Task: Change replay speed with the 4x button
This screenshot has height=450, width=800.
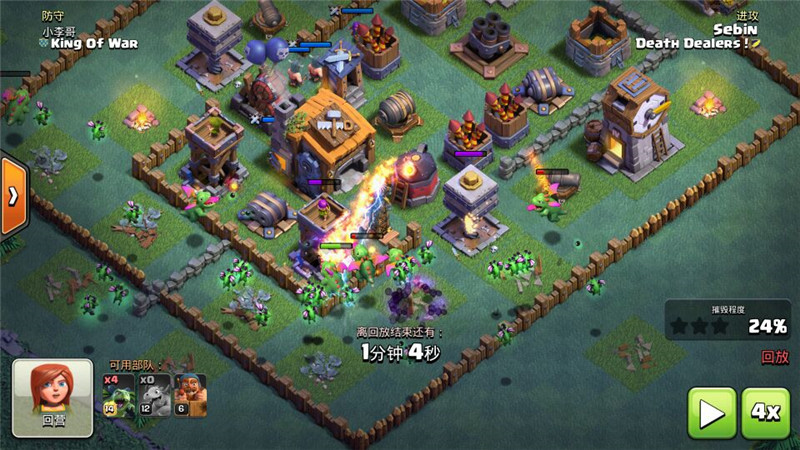Action: [x=766, y=413]
